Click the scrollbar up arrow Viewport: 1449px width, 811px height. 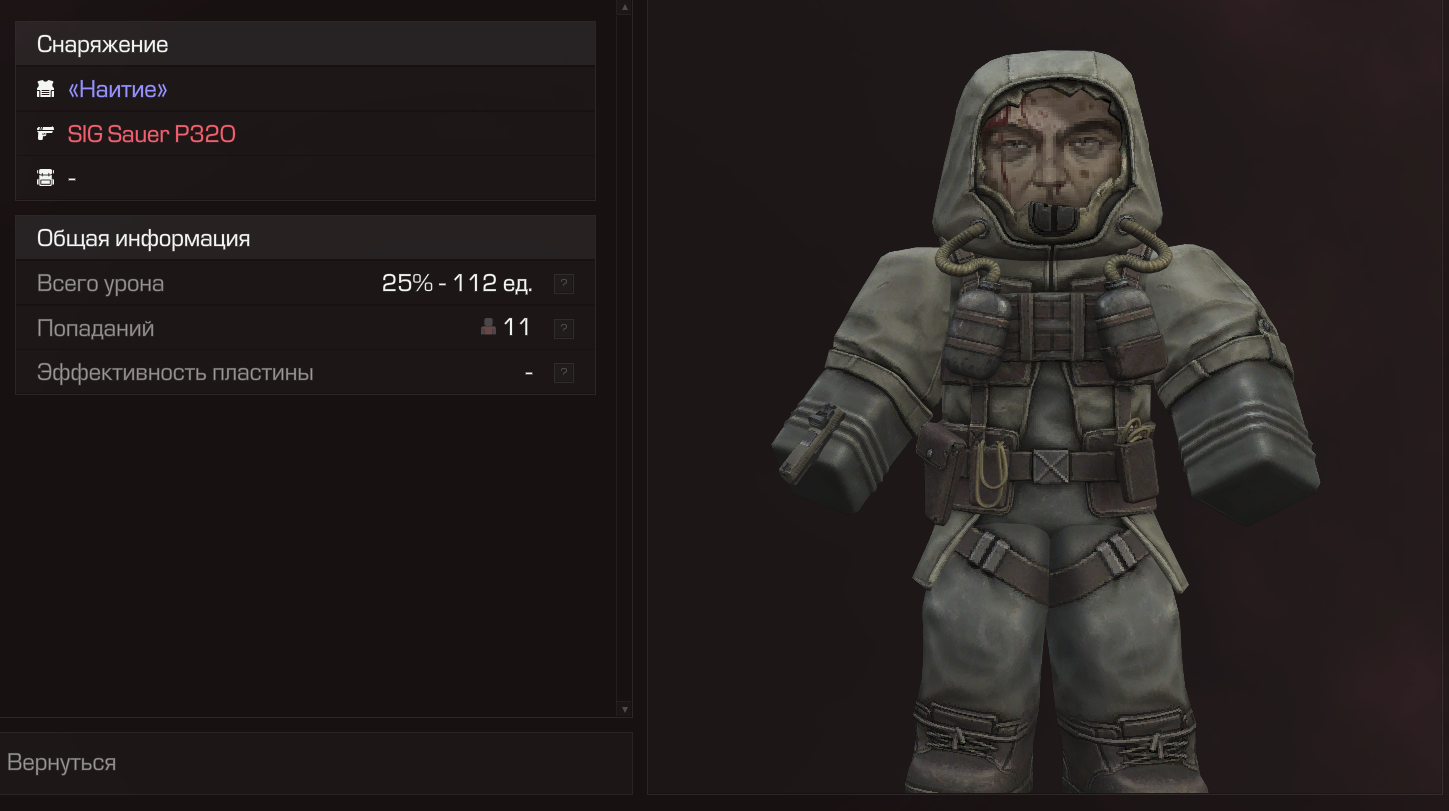click(625, 7)
